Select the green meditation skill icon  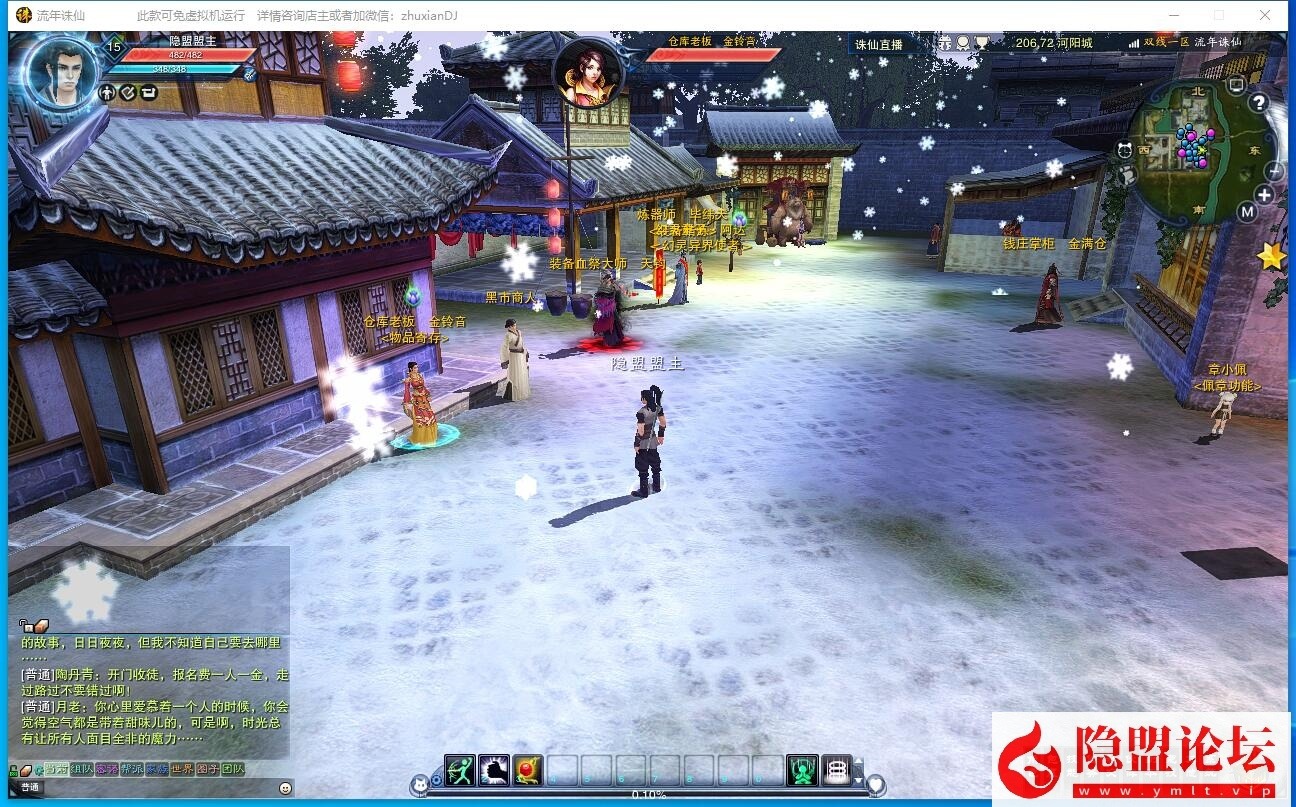801,769
